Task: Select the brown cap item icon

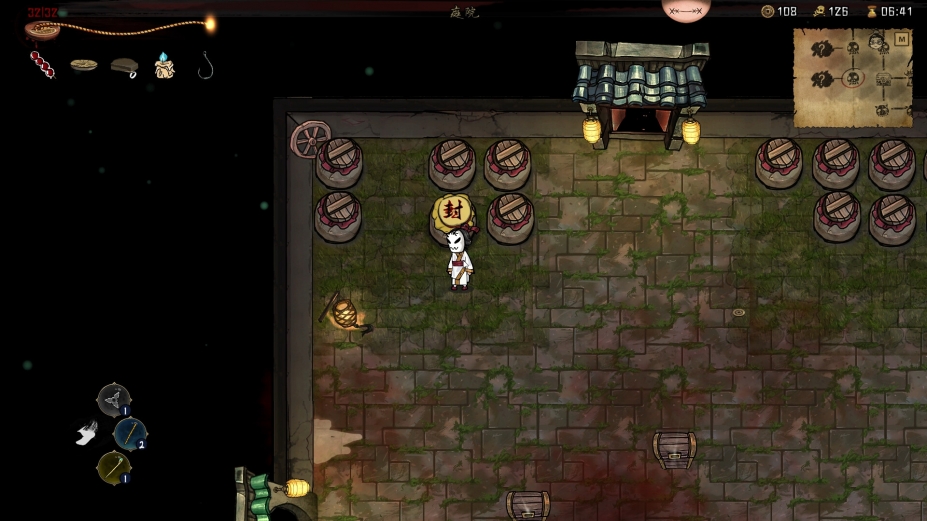Action: (x=124, y=66)
